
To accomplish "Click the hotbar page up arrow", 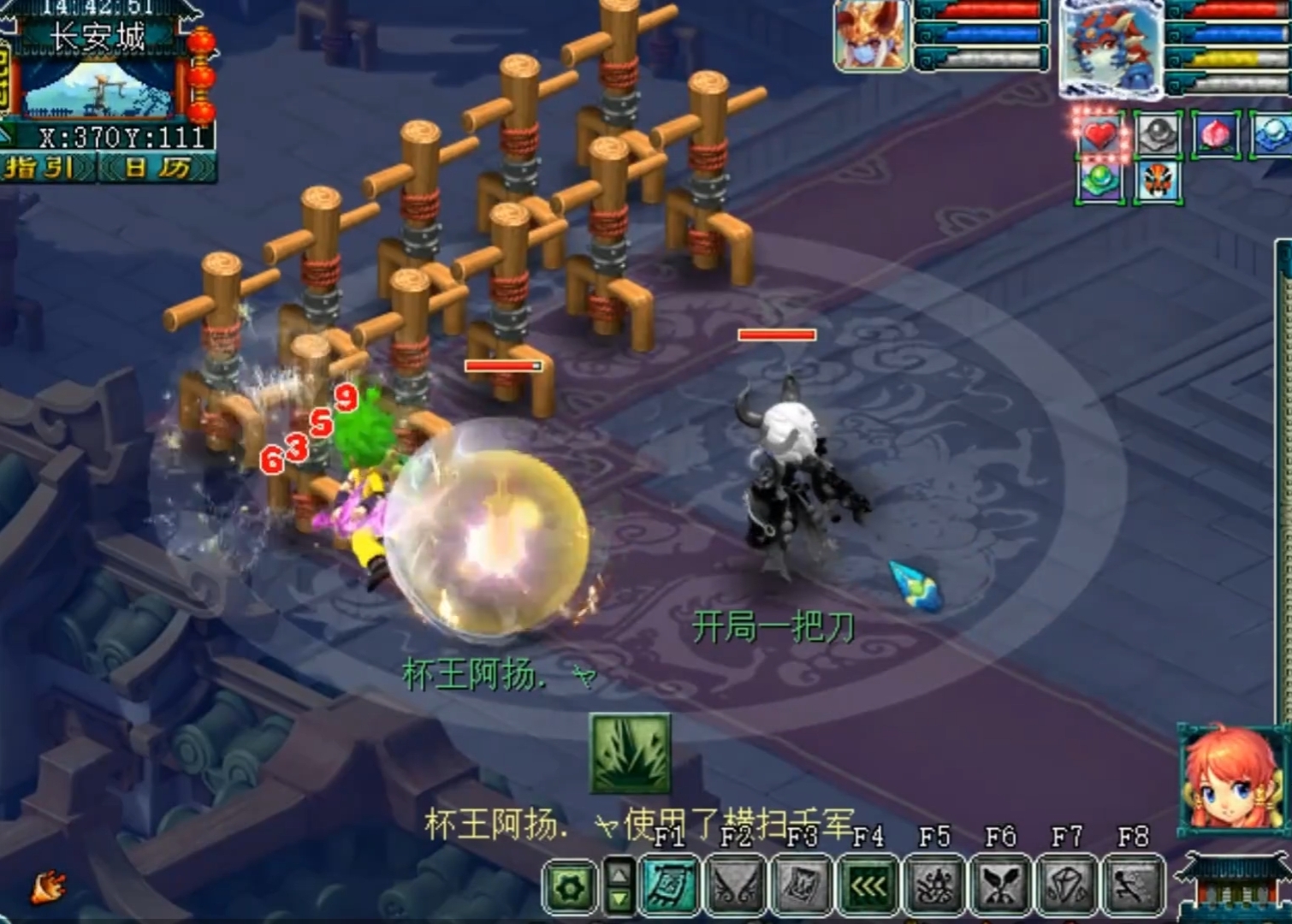I will [619, 873].
